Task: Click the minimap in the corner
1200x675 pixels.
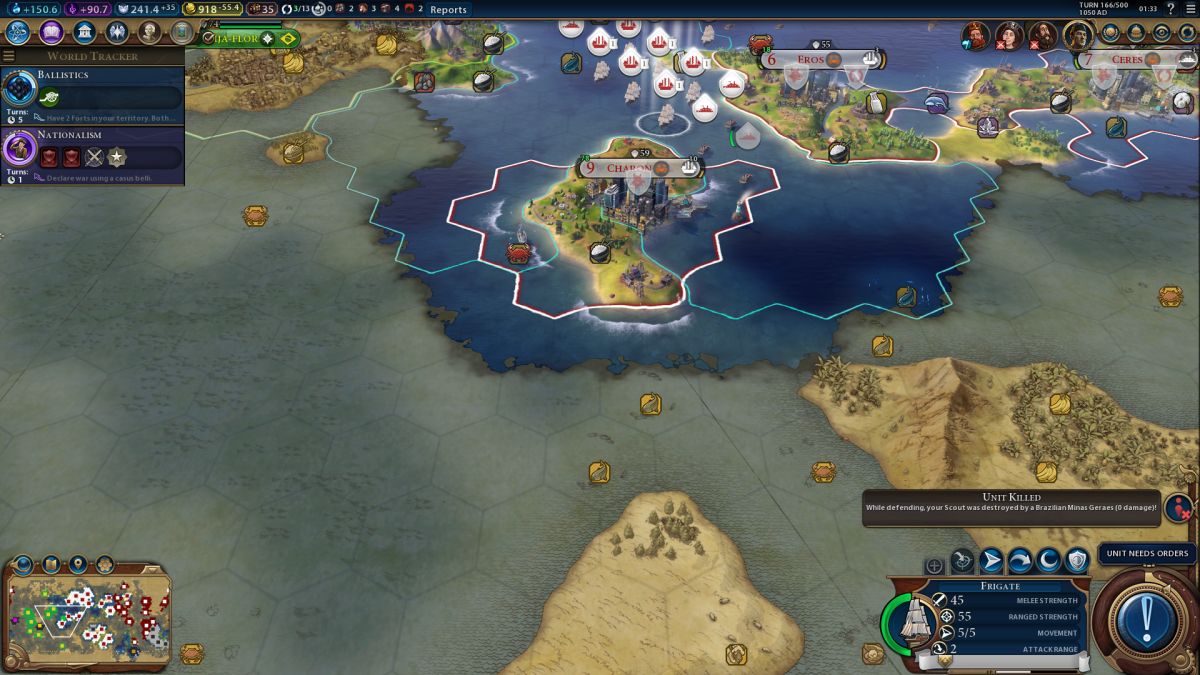Action: (x=88, y=615)
